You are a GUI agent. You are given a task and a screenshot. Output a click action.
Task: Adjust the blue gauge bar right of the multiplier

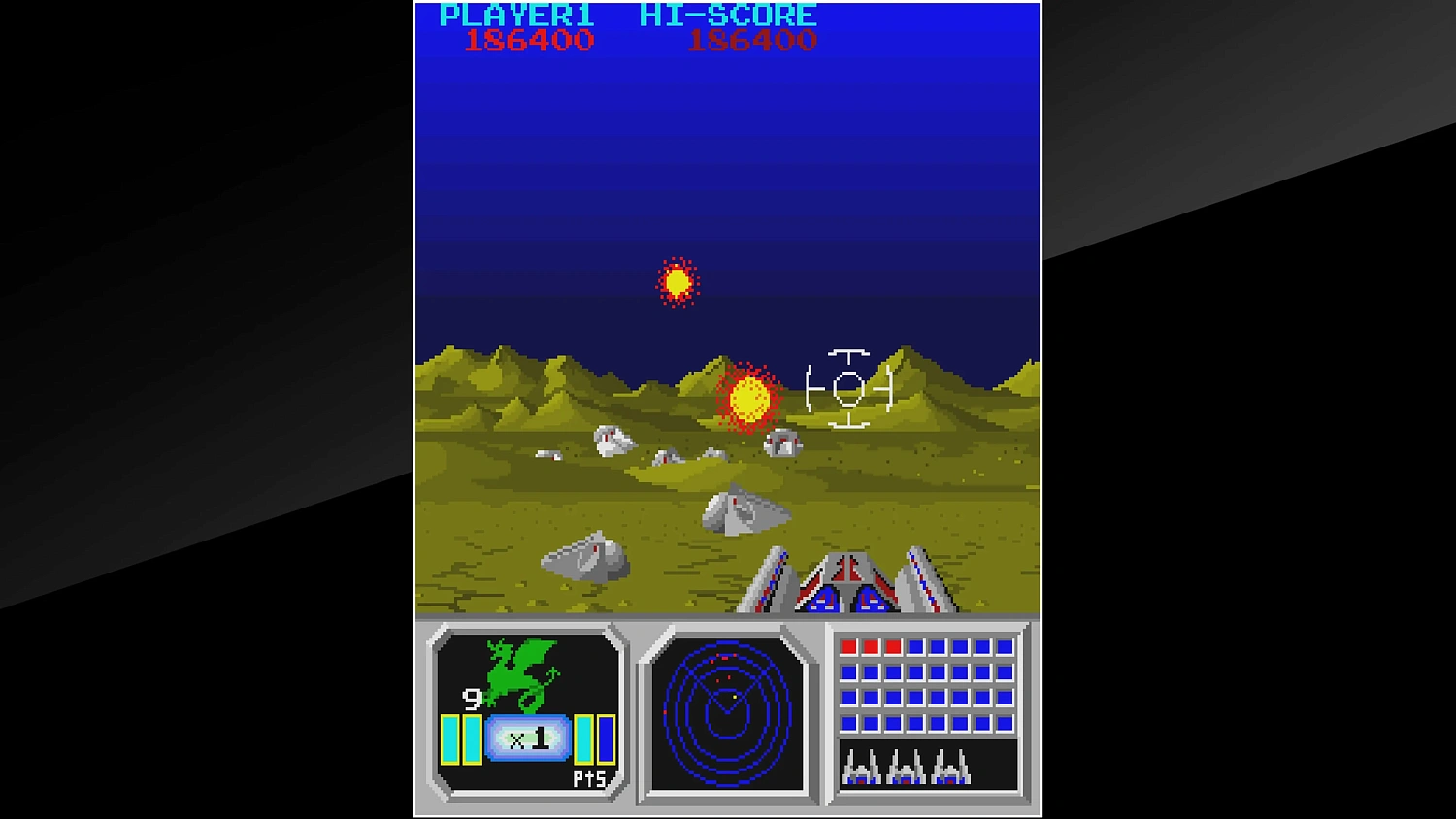click(x=605, y=737)
